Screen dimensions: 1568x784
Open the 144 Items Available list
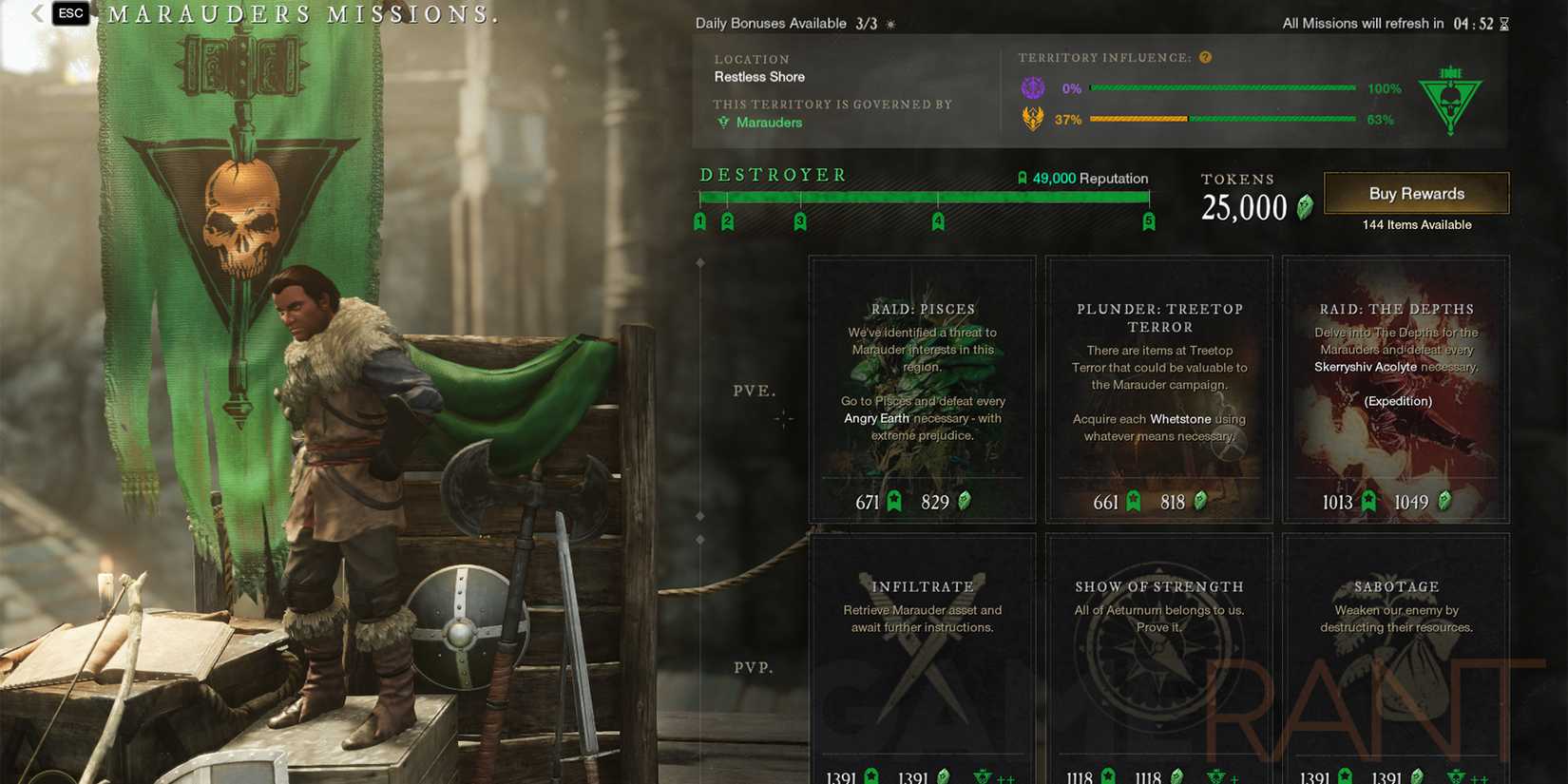(1416, 225)
